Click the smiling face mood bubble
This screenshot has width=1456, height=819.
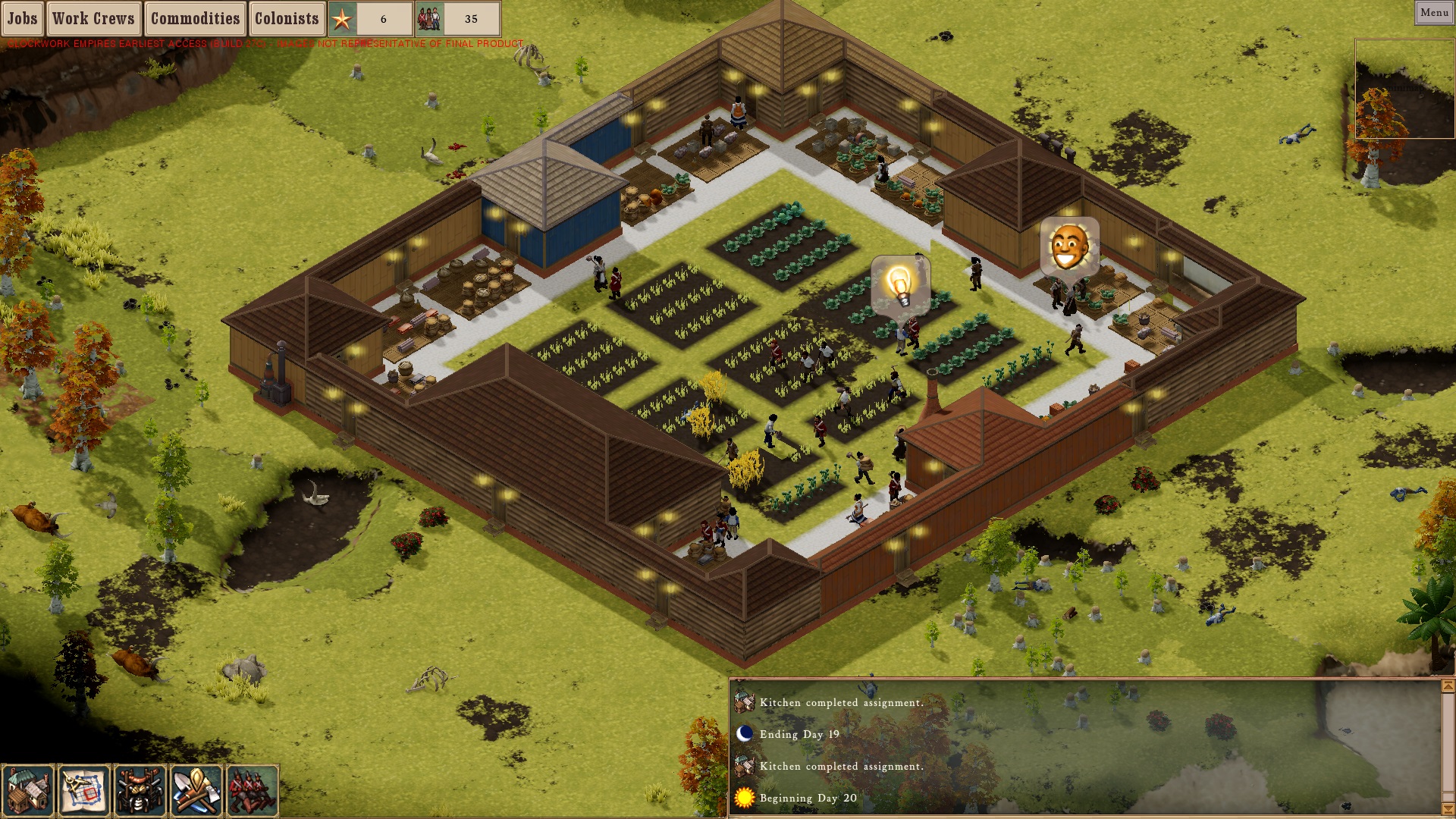pos(1069,246)
